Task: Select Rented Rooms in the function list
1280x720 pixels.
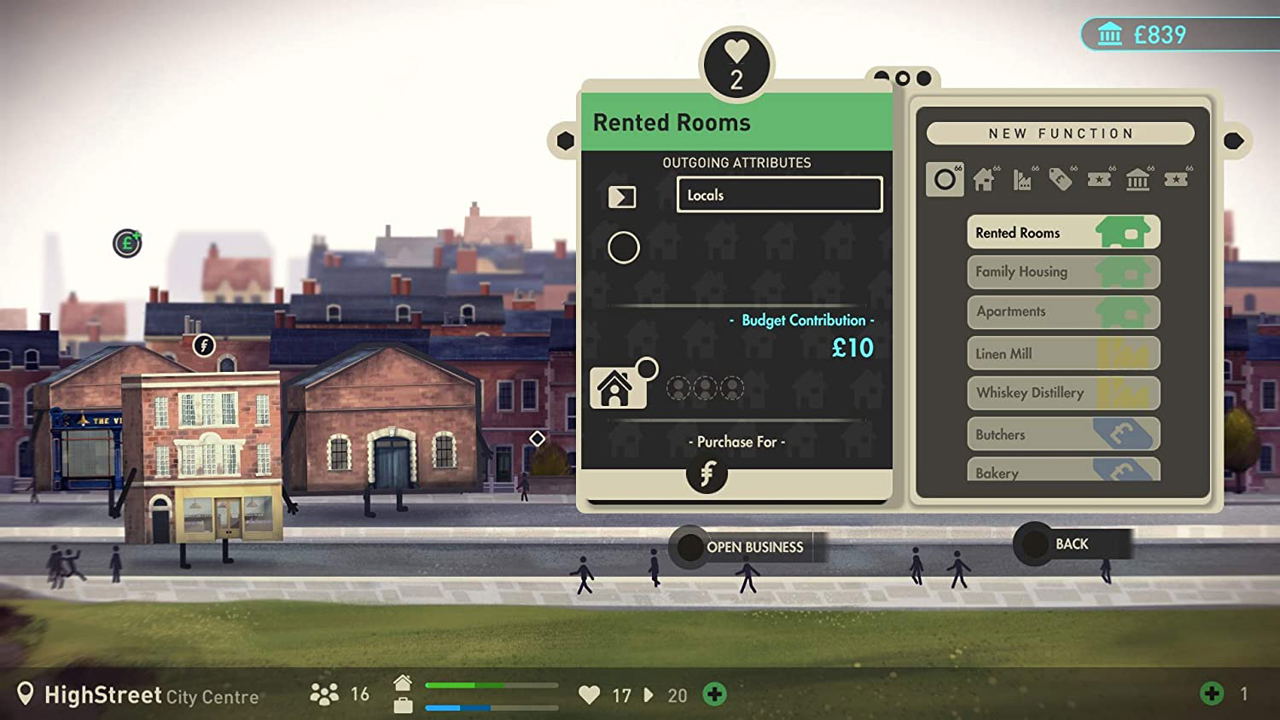Action: 1063,233
